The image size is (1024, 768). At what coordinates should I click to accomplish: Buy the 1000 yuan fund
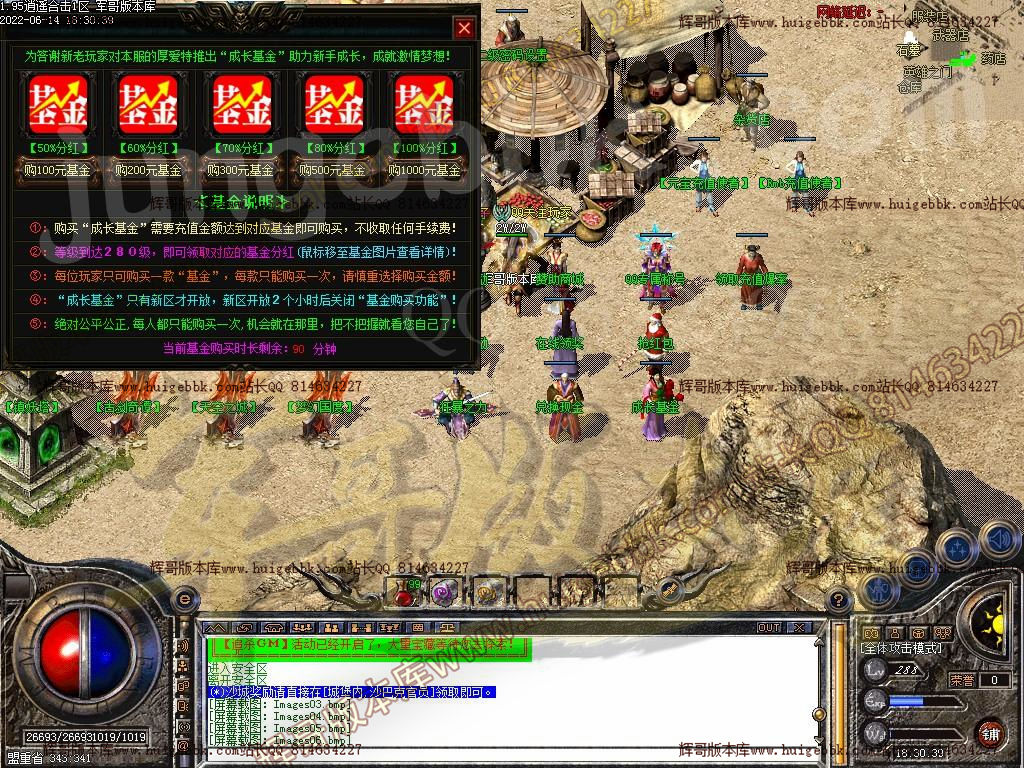click(424, 170)
